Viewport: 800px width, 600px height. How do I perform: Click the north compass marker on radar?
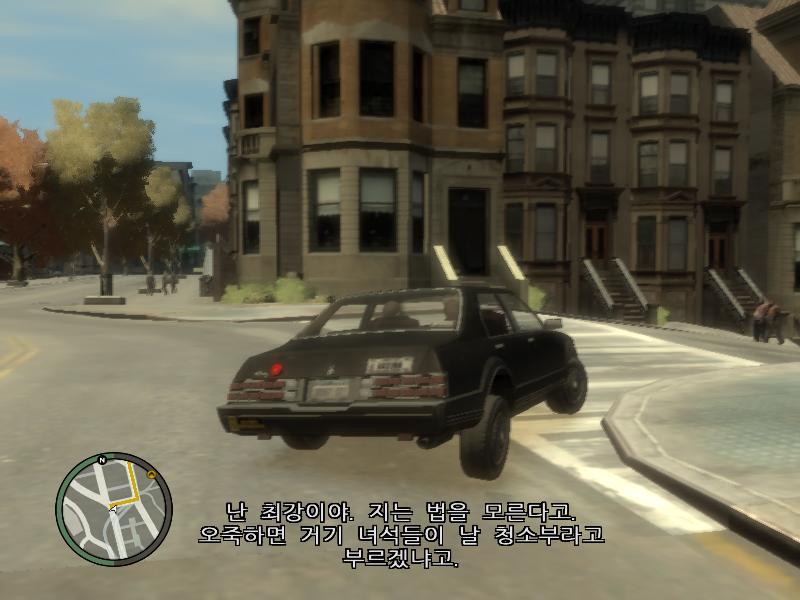coord(102,460)
